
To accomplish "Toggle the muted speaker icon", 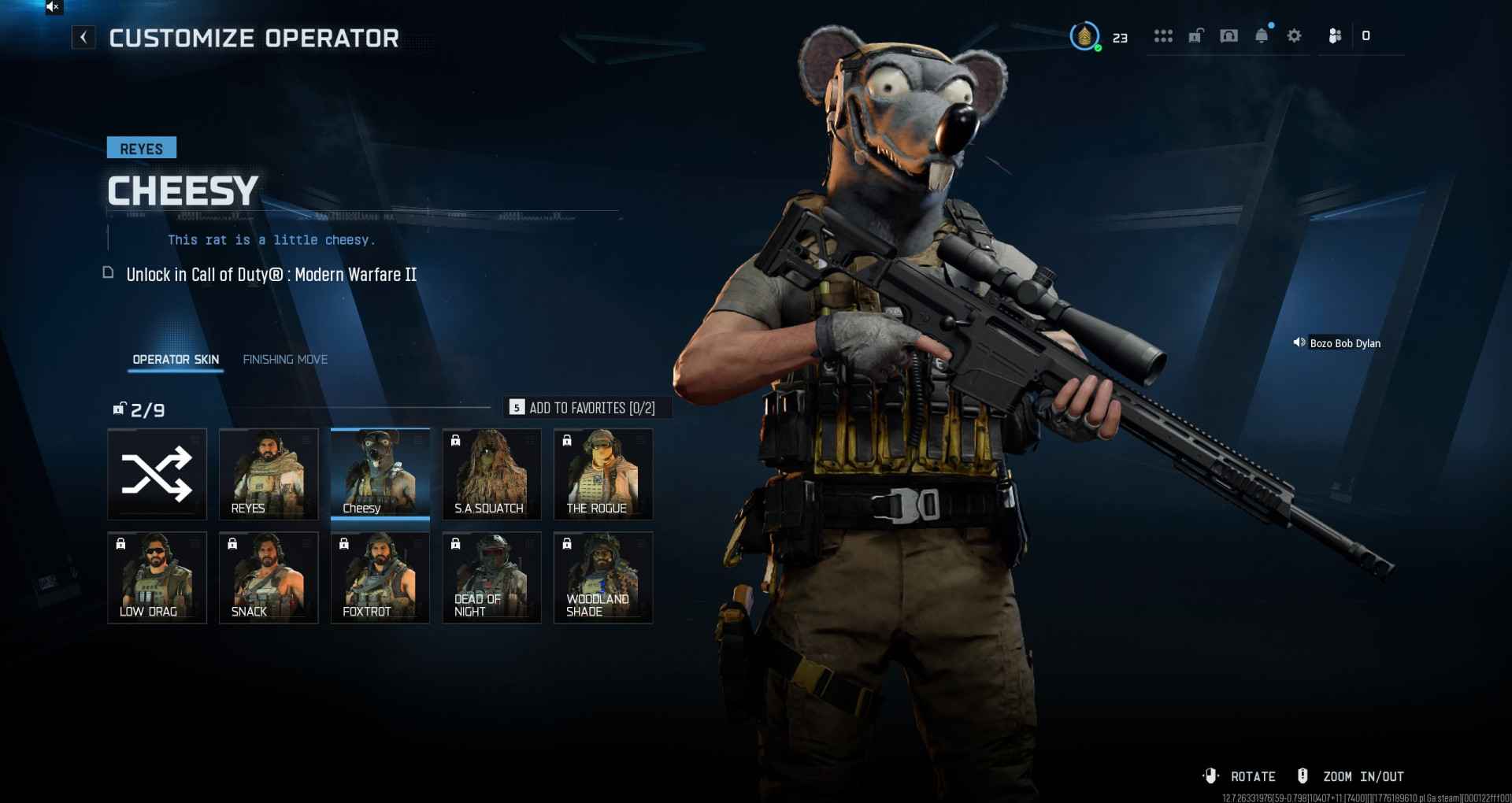I will click(x=53, y=7).
